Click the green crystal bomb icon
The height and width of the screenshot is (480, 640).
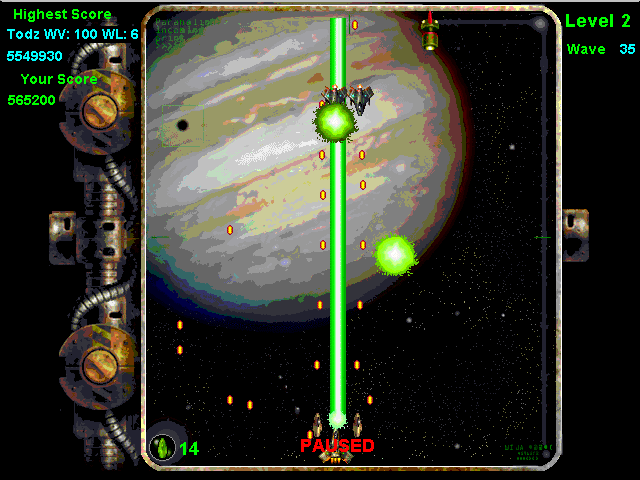162,447
